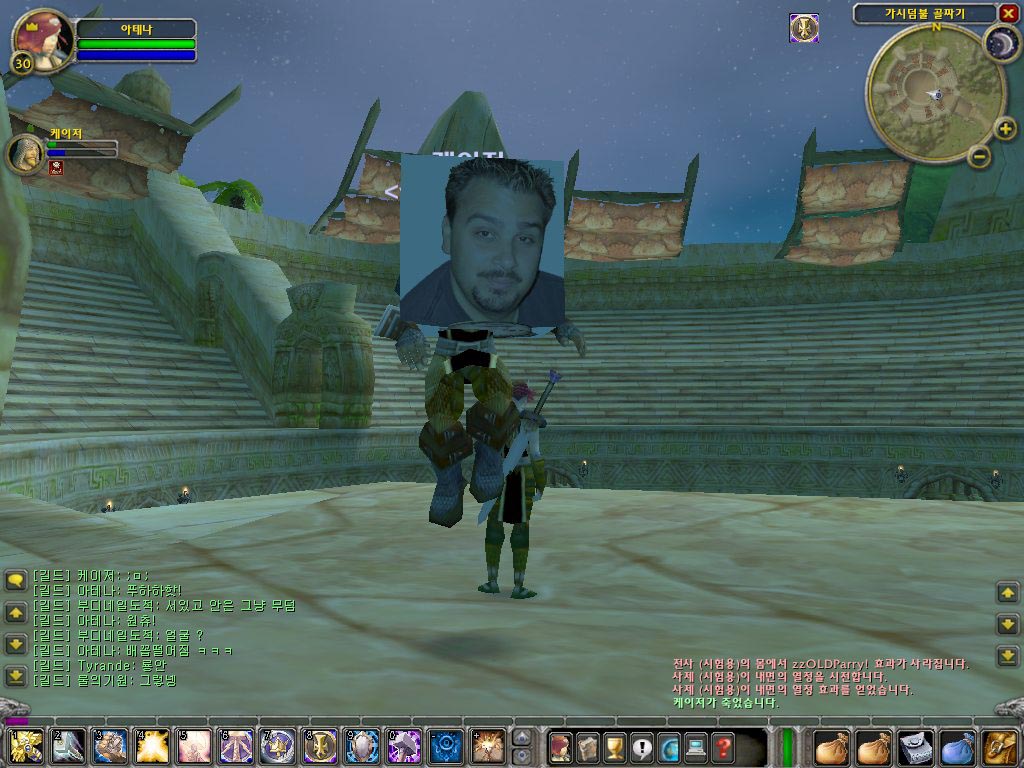Screen dimensions: 1024x768
Task: Use the hammer ability in slot 0
Action: (404, 747)
